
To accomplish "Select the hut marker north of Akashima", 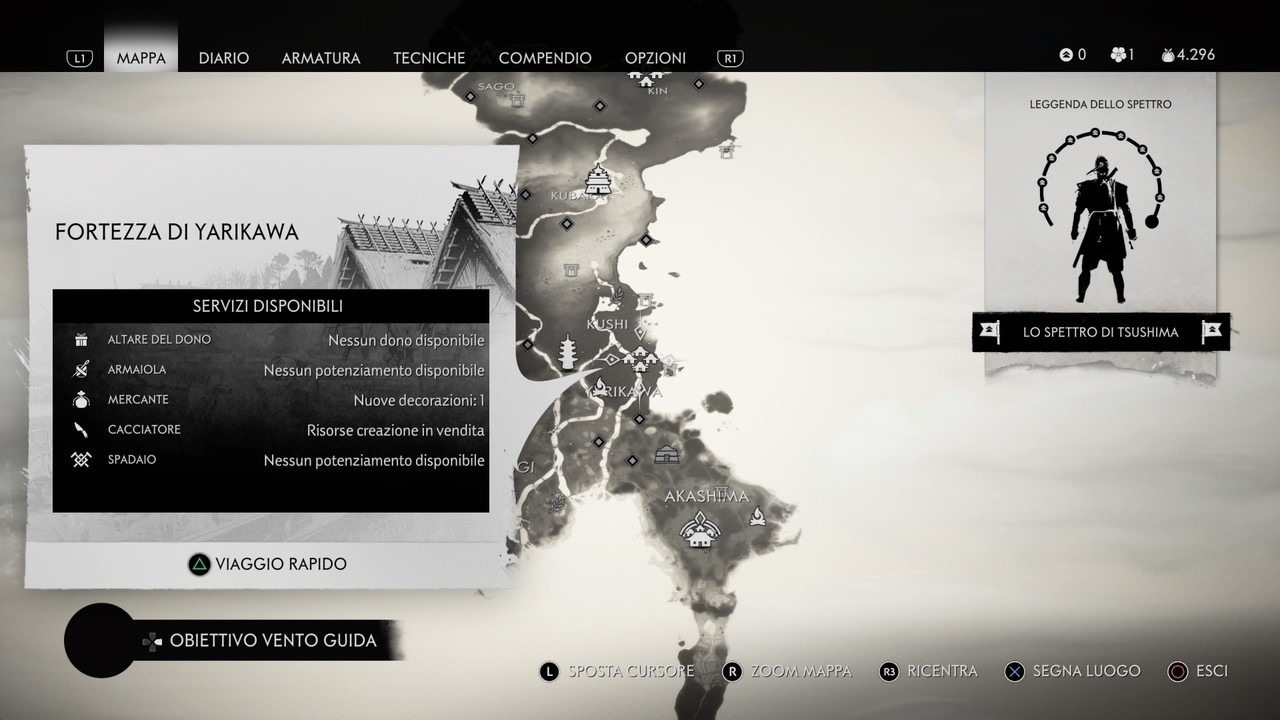I will (667, 455).
